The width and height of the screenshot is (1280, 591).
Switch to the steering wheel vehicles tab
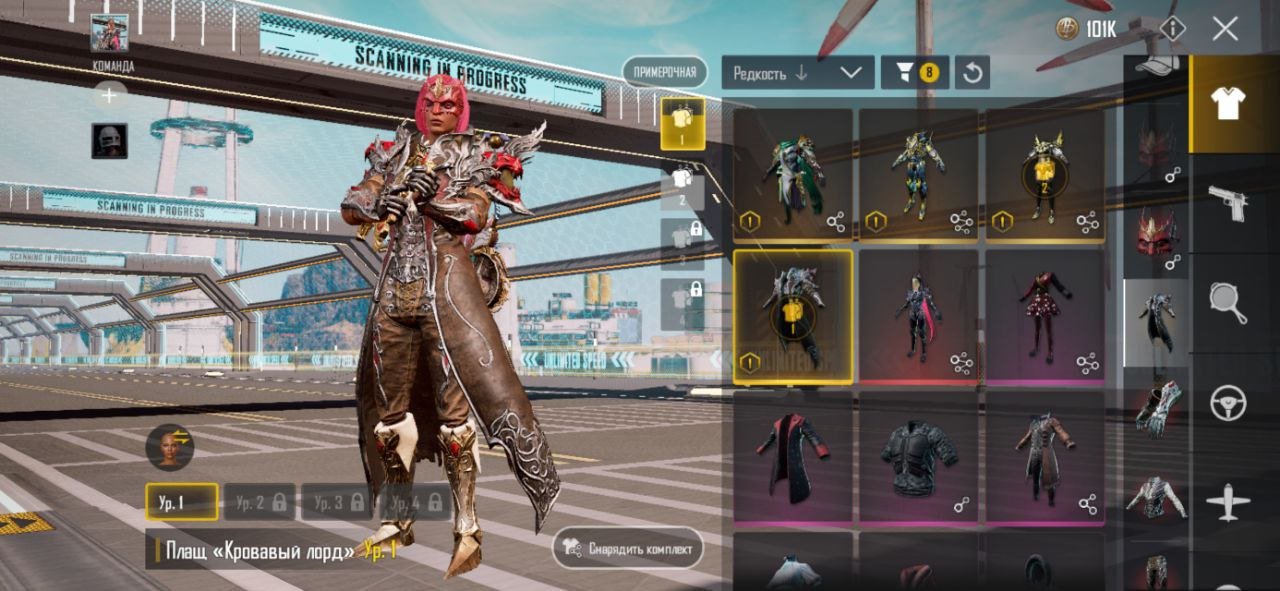tap(1228, 403)
